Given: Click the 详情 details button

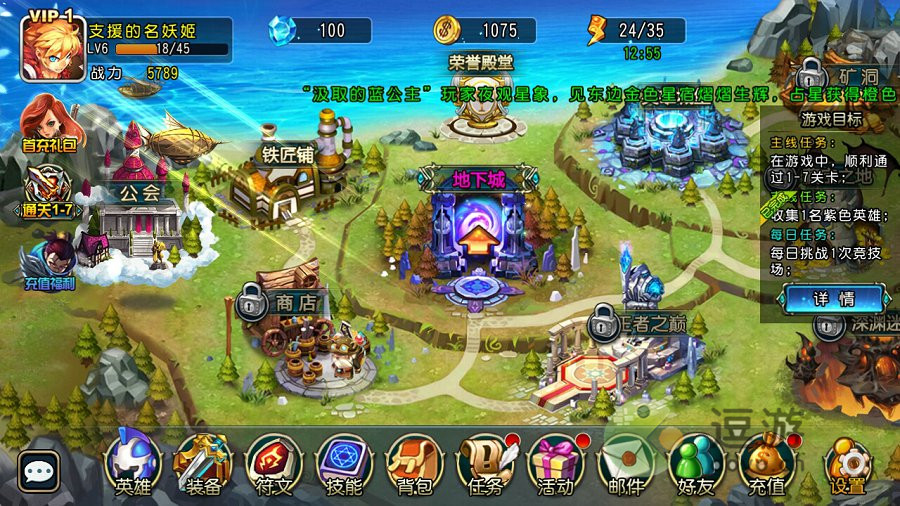Looking at the screenshot, I should tap(833, 298).
